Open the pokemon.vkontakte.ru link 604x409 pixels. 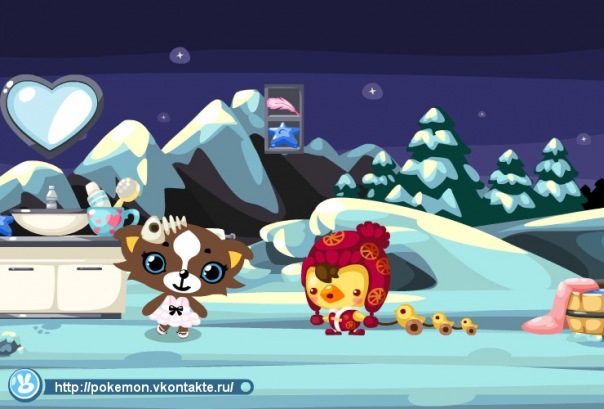click(146, 386)
